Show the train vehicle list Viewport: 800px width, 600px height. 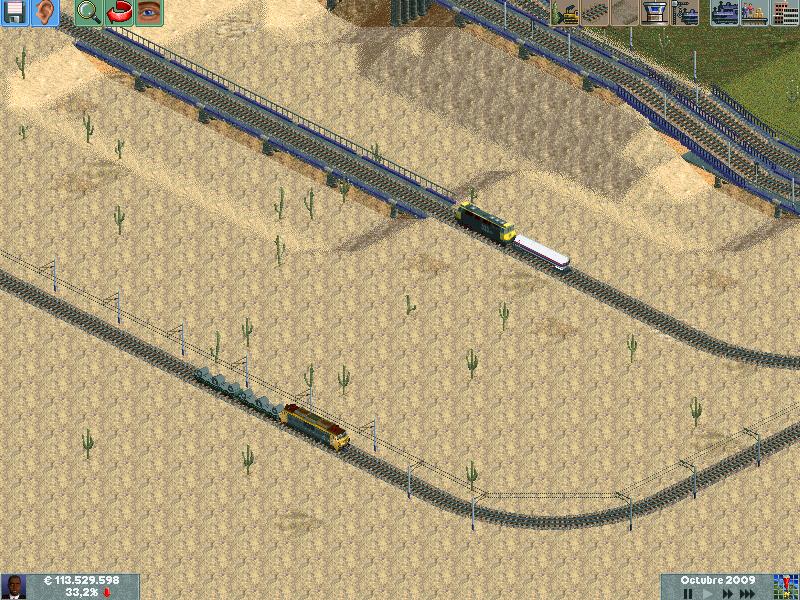[x=725, y=13]
